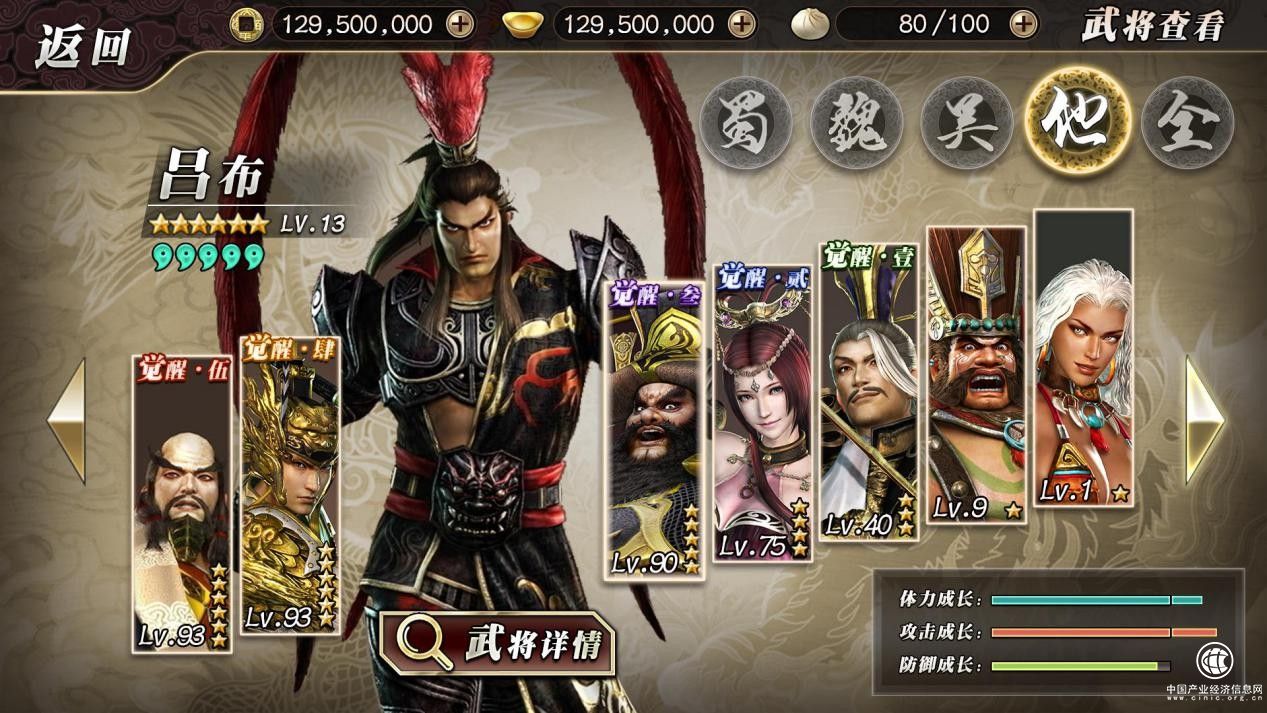Choose the Lv.40 觉醒·壹 general card
This screenshot has width=1267, height=713.
coord(868,392)
